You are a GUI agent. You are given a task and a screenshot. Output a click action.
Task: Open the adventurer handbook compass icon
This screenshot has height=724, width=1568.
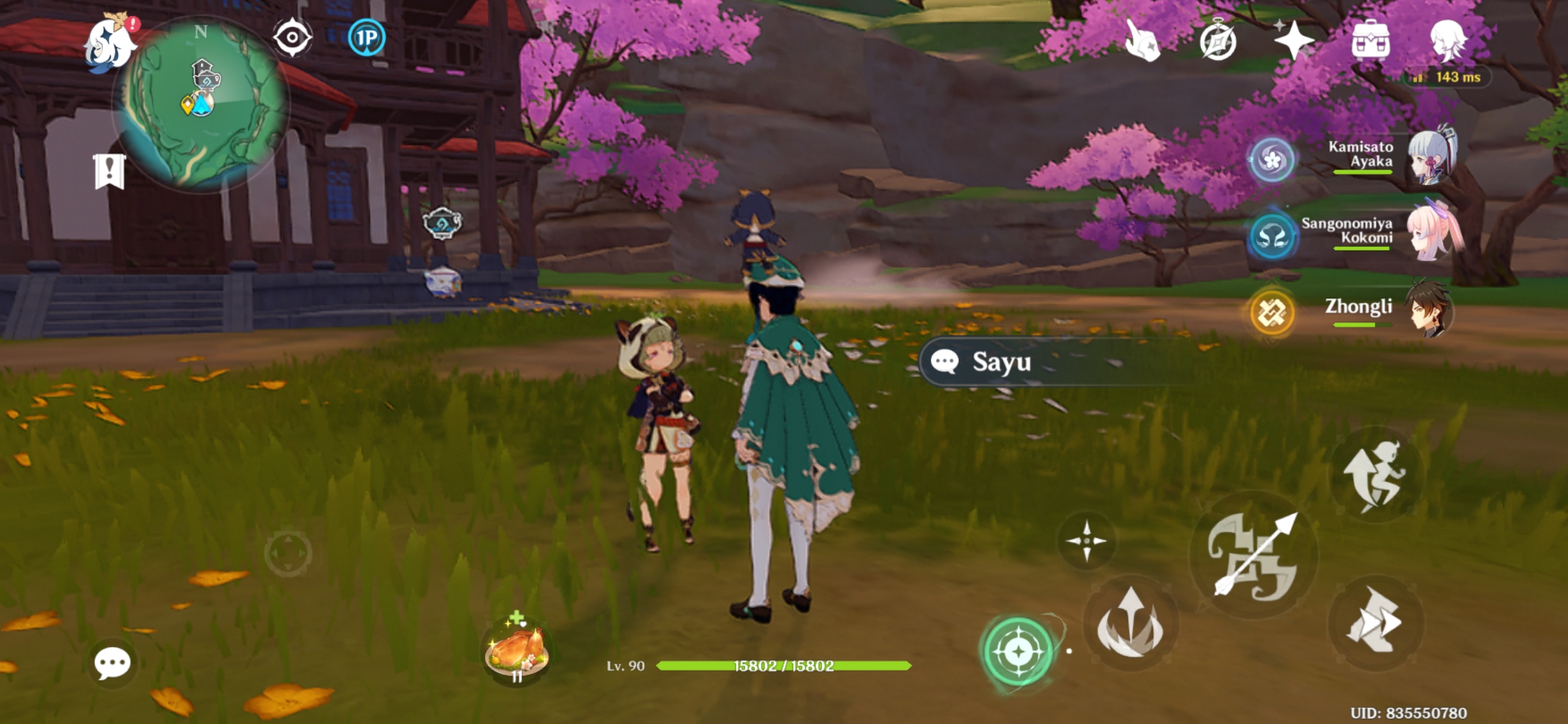(x=1220, y=40)
